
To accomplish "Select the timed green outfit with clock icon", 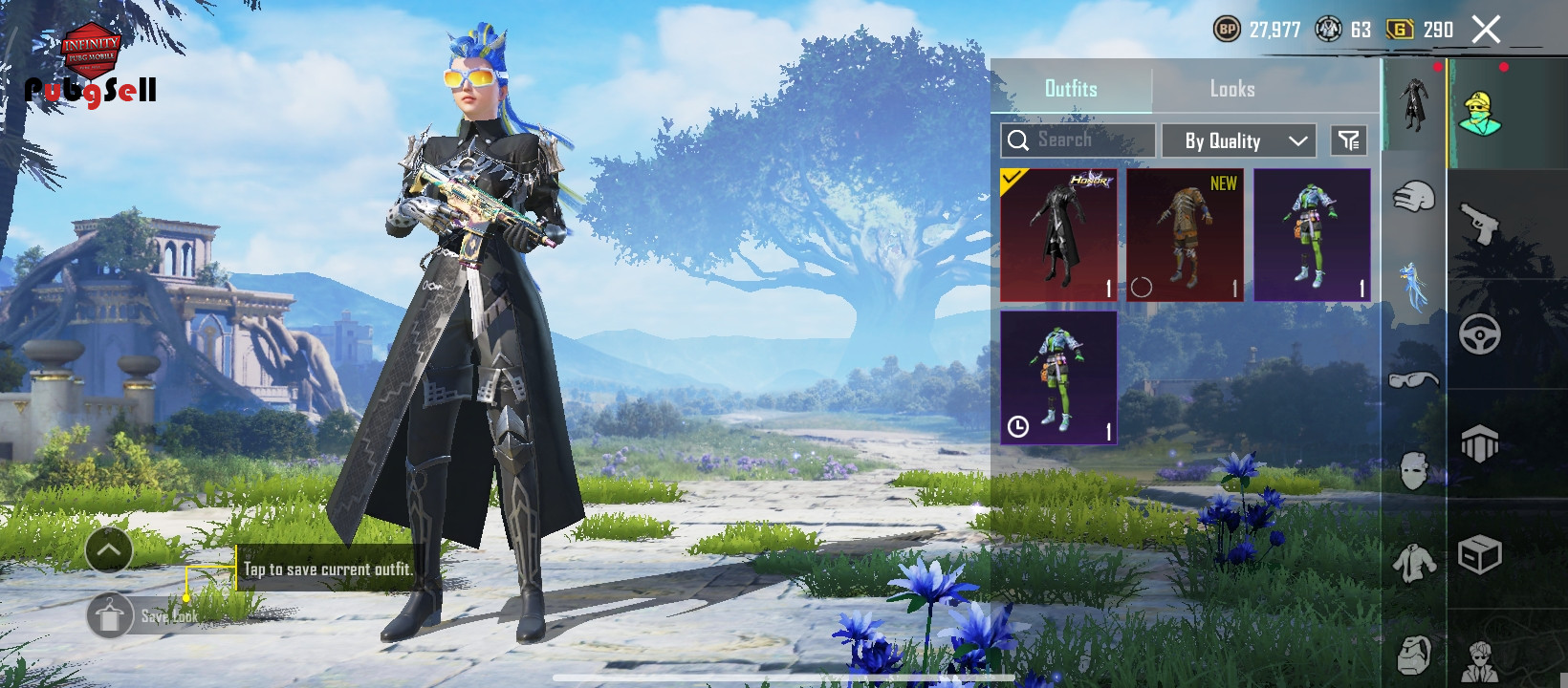I will pos(1058,377).
